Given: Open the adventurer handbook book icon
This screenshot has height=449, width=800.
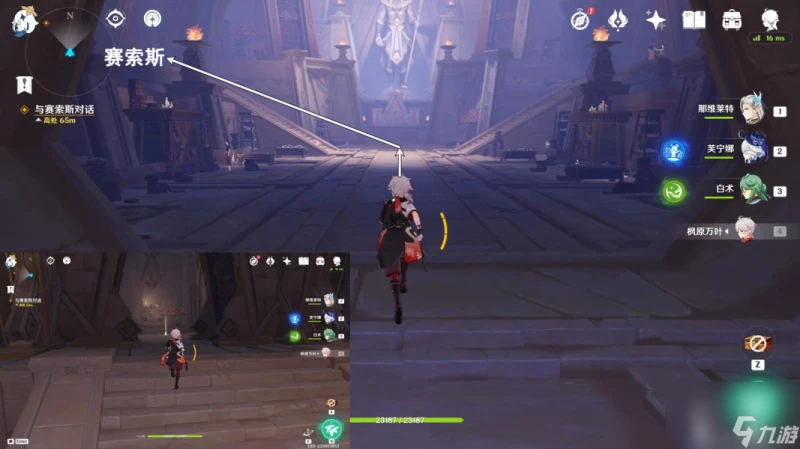Looking at the screenshot, I should point(694,19).
